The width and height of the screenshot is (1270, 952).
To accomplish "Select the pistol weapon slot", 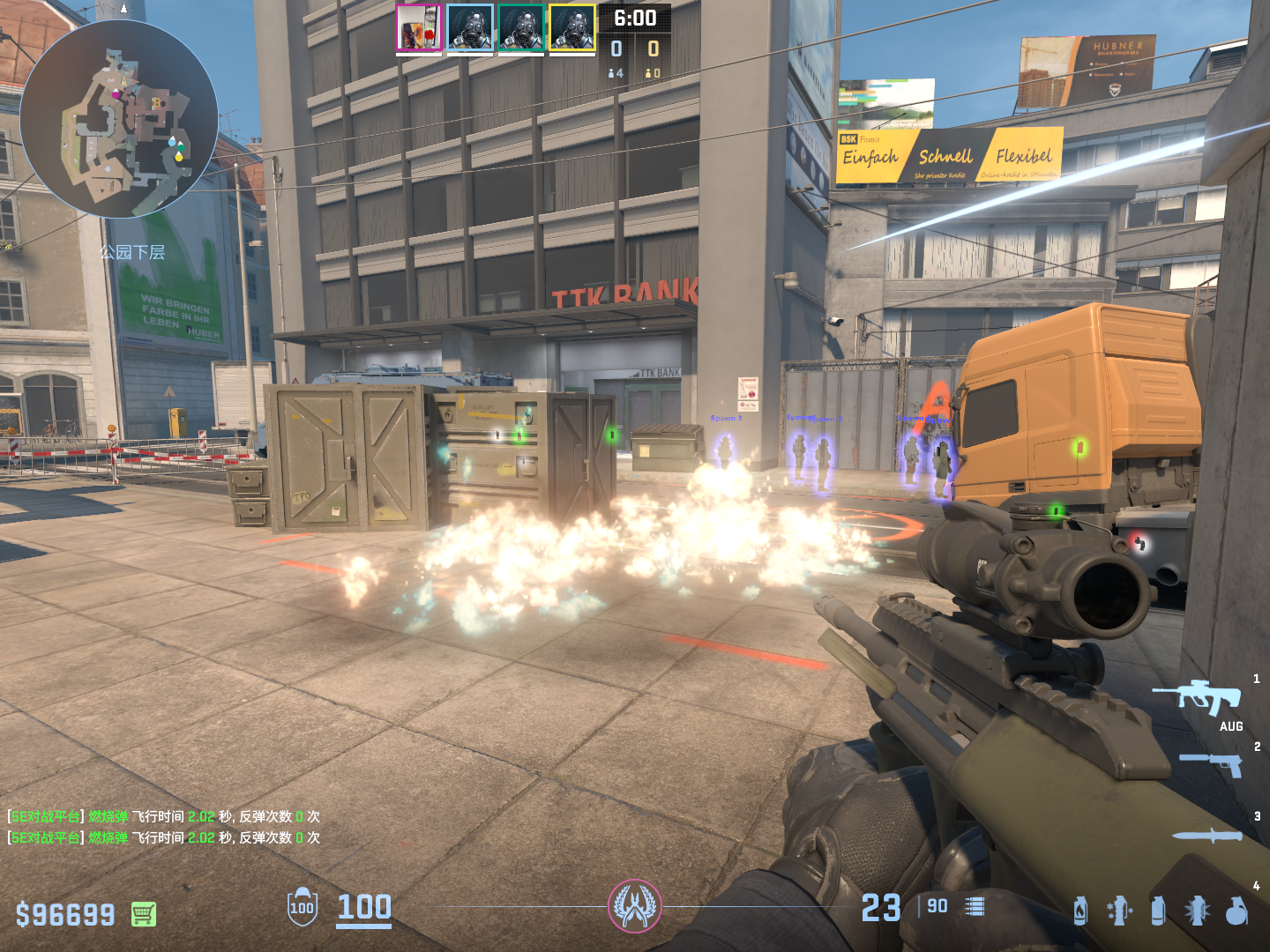I will pos(1212,764).
